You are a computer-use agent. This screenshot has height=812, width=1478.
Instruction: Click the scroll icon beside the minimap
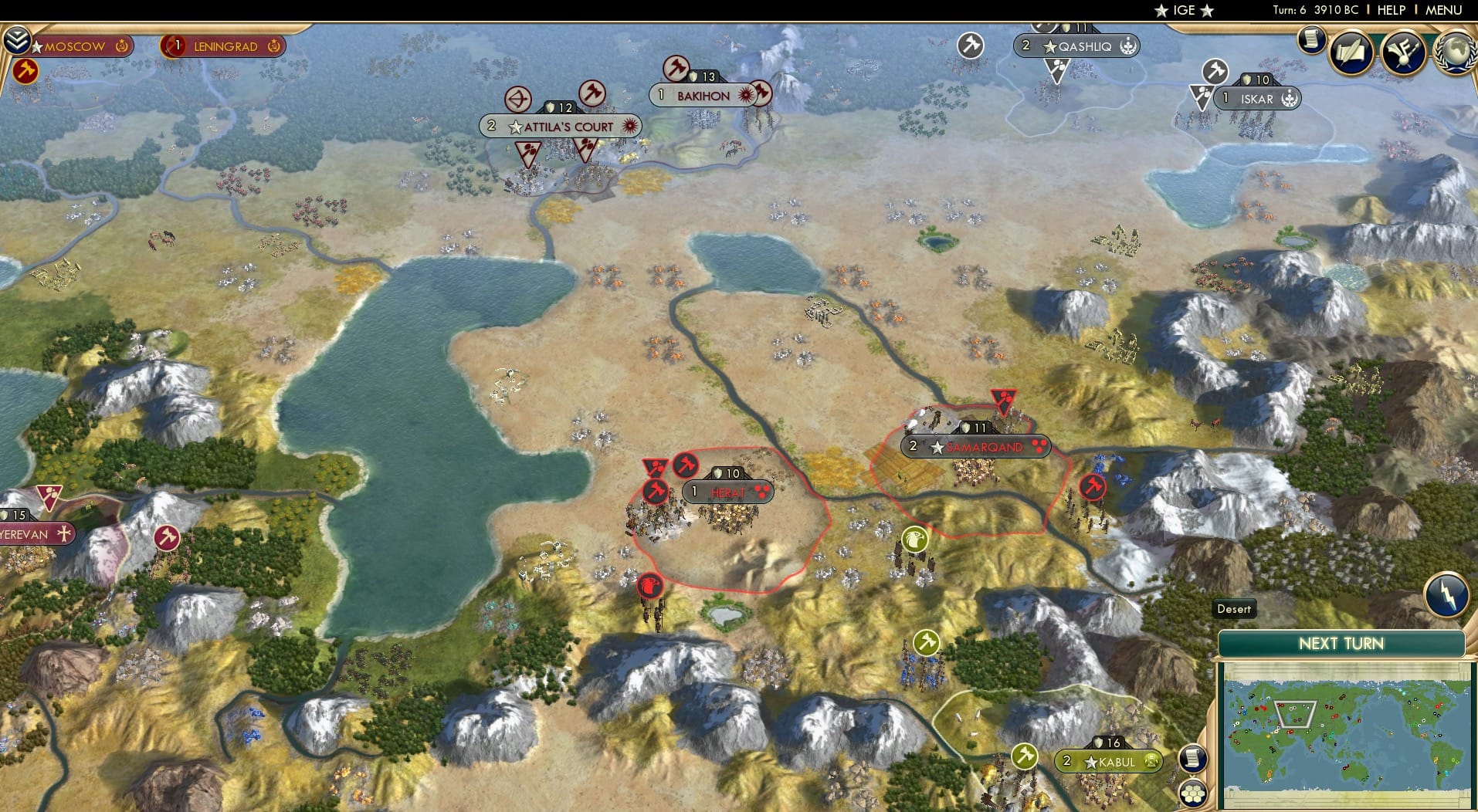(1192, 758)
